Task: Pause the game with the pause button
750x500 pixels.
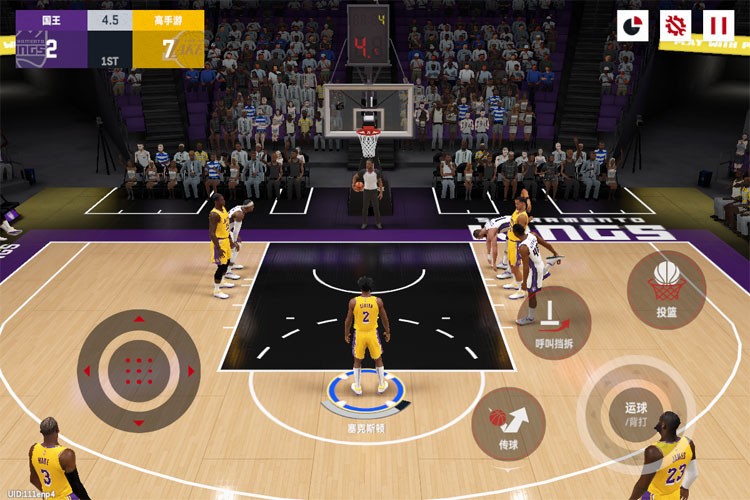Action: 718,25
